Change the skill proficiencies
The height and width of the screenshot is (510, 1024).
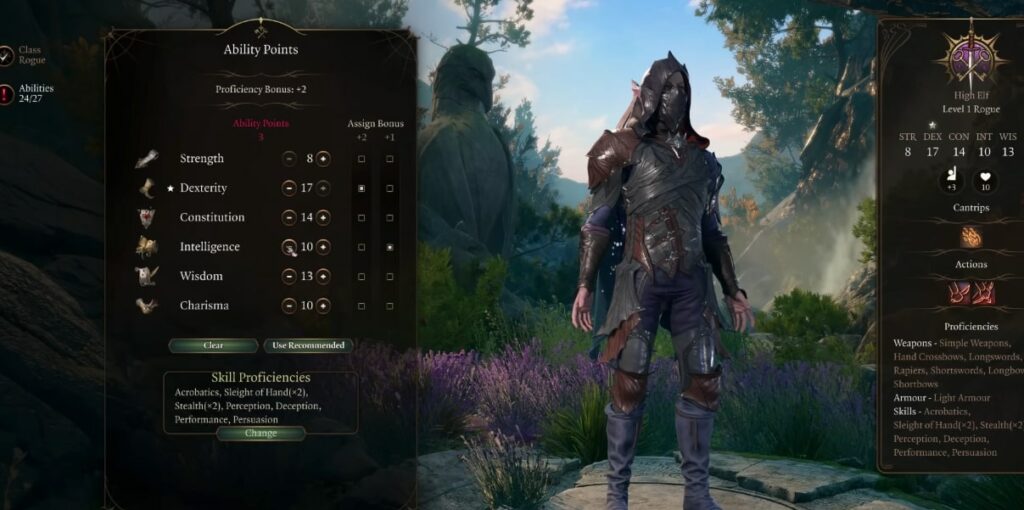[x=260, y=433]
